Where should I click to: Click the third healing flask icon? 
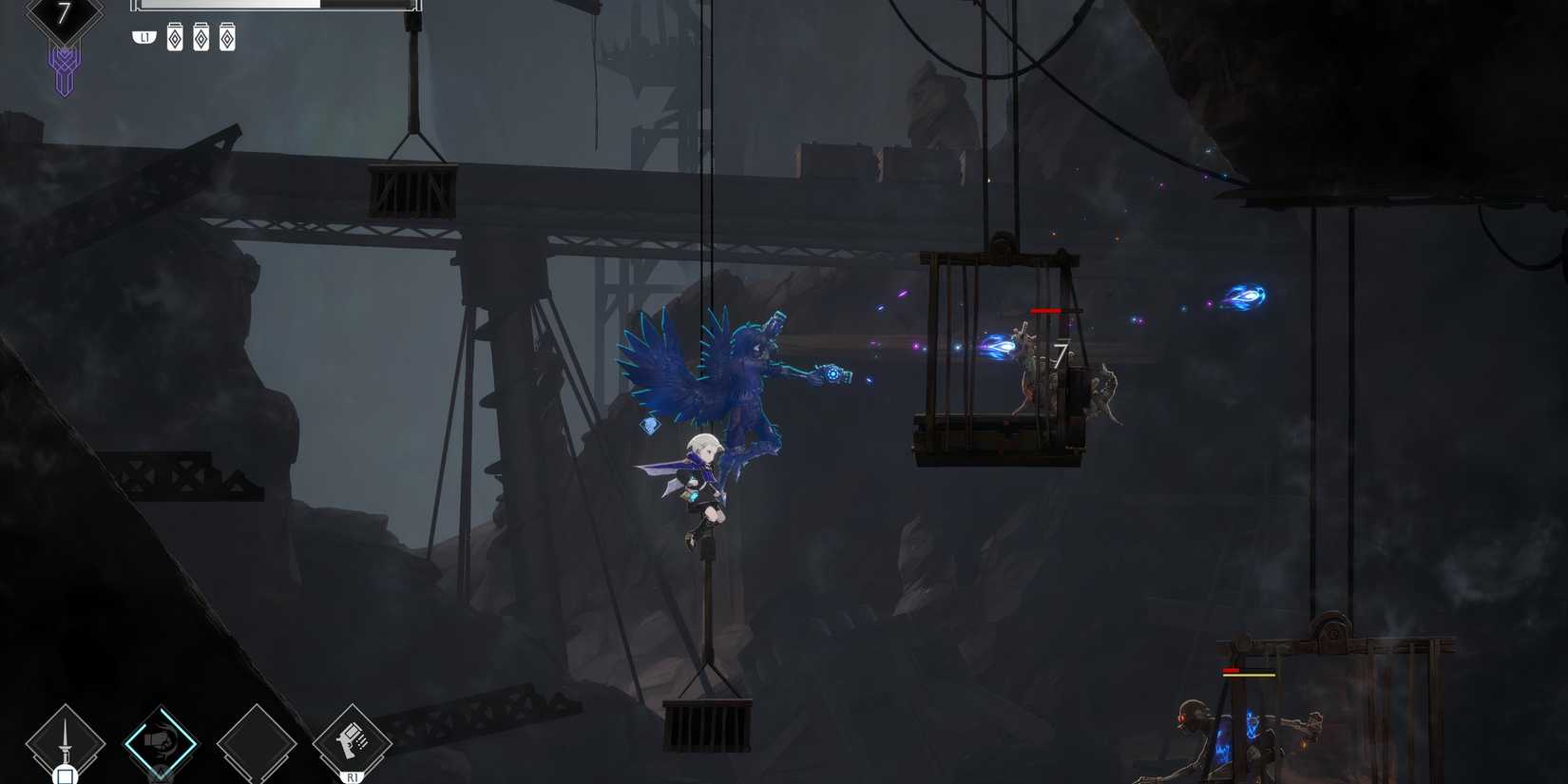click(x=227, y=38)
